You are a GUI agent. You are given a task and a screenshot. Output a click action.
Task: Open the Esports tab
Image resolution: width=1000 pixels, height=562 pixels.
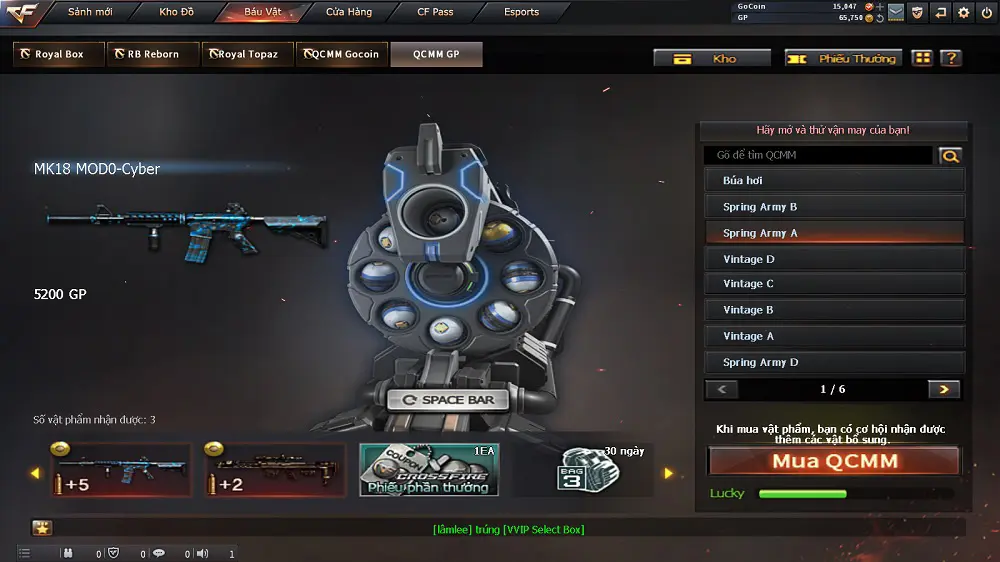[x=521, y=12]
